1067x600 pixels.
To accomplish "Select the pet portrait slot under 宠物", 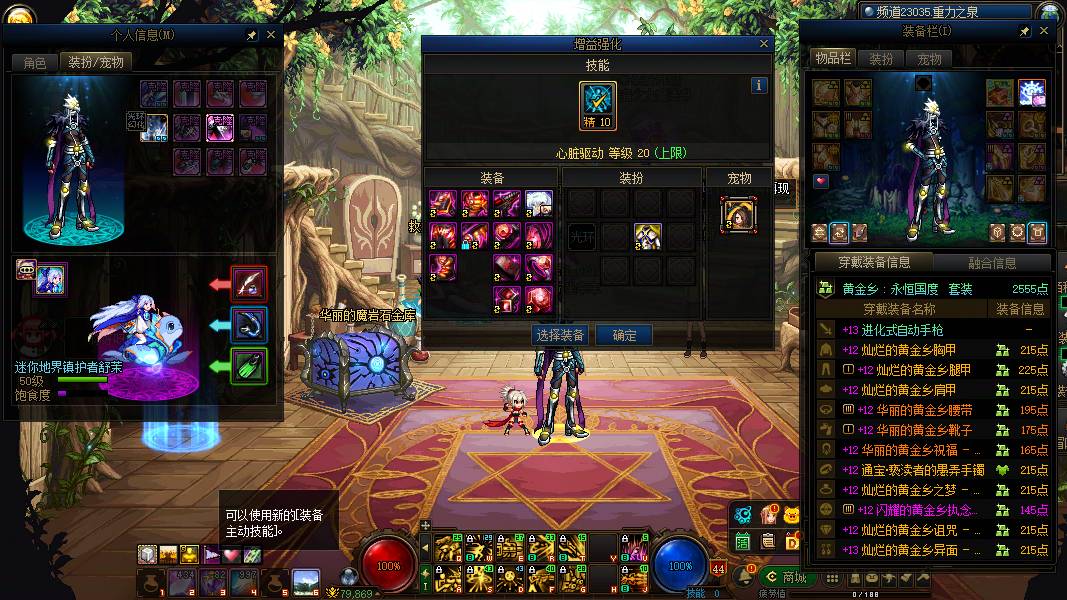I will pos(738,215).
